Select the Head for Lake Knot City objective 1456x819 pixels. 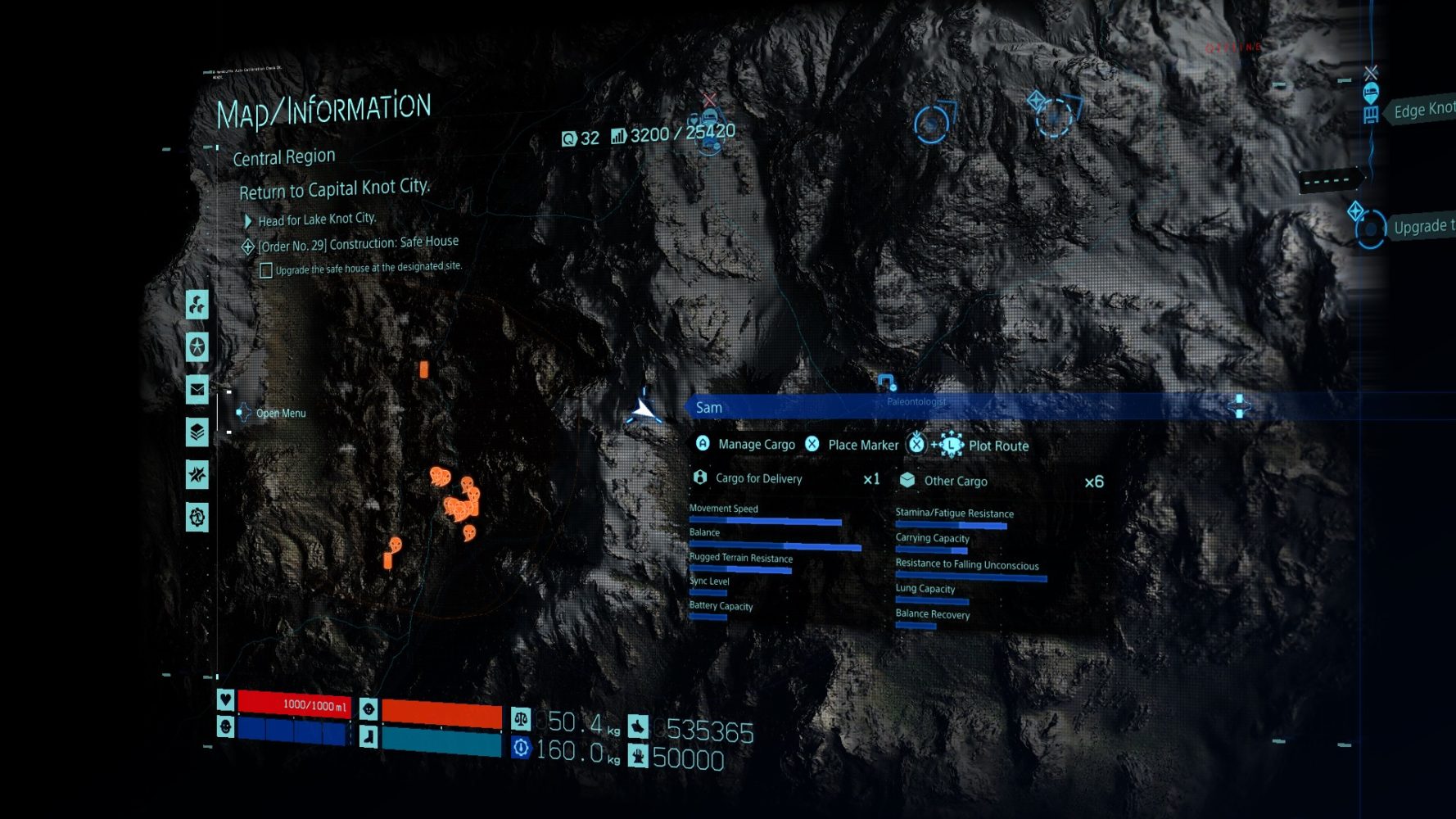point(316,219)
